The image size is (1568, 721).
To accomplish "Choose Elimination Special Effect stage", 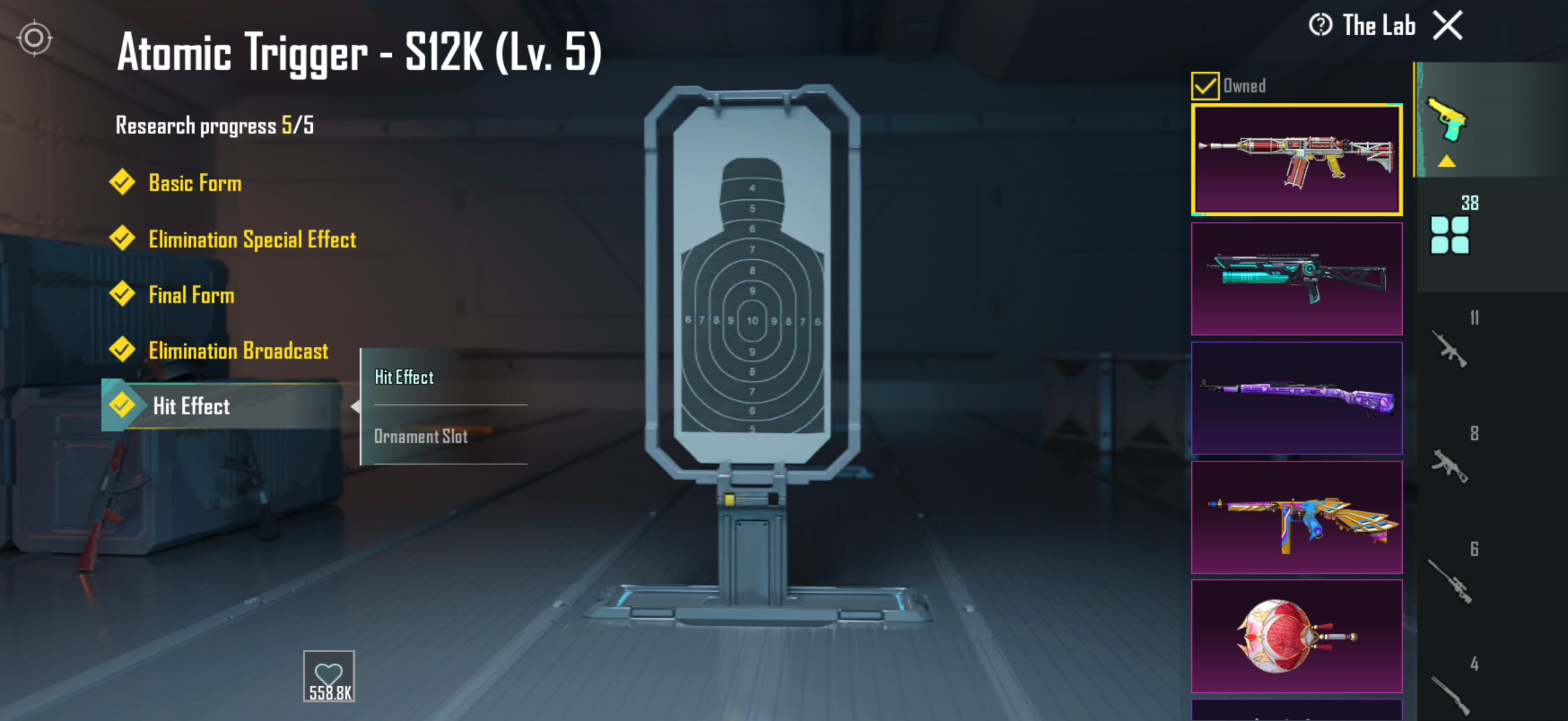I will (251, 239).
